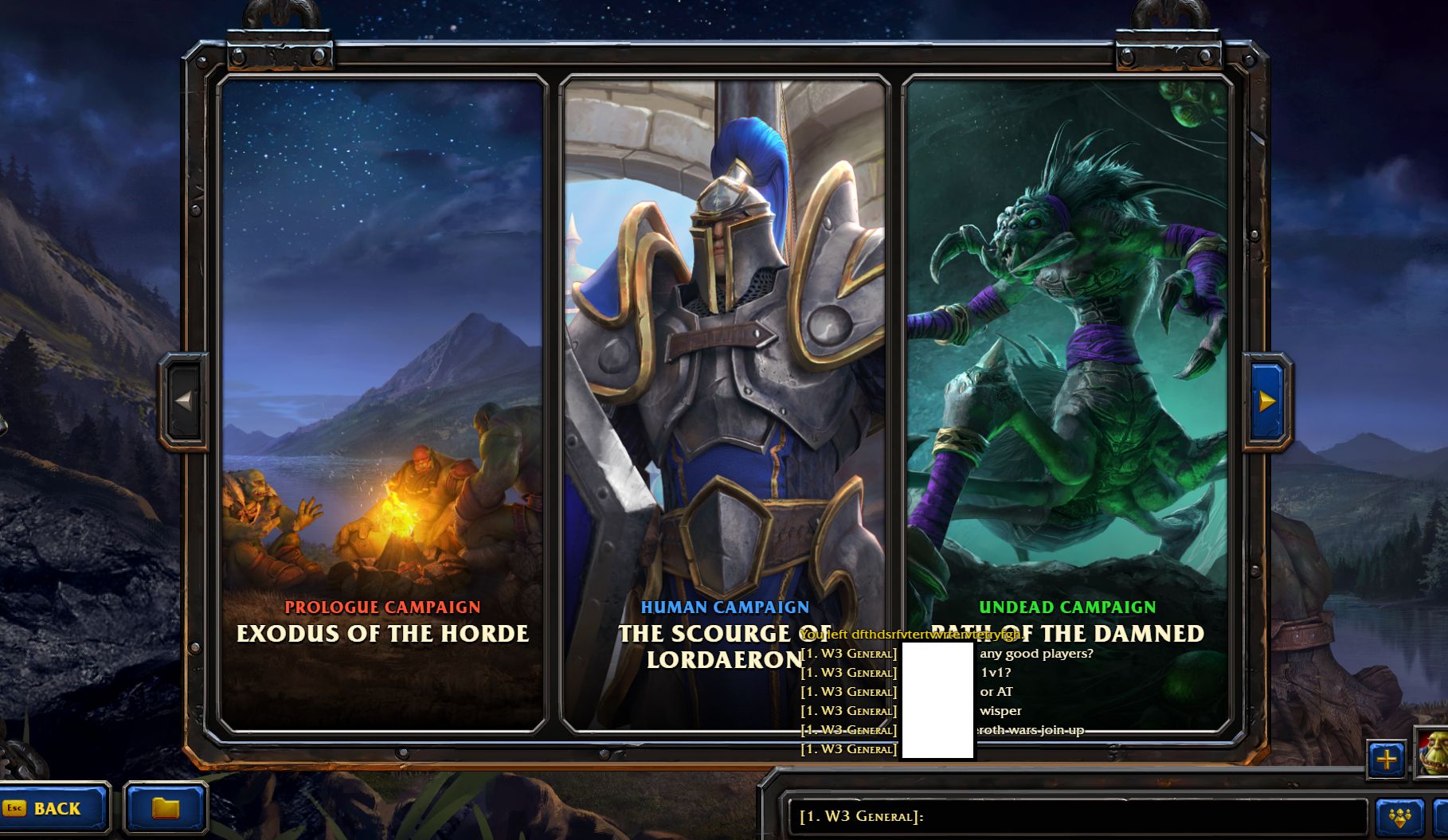The height and width of the screenshot is (840, 1448).
Task: Click the W3 General channel label in chat
Action: 848,653
